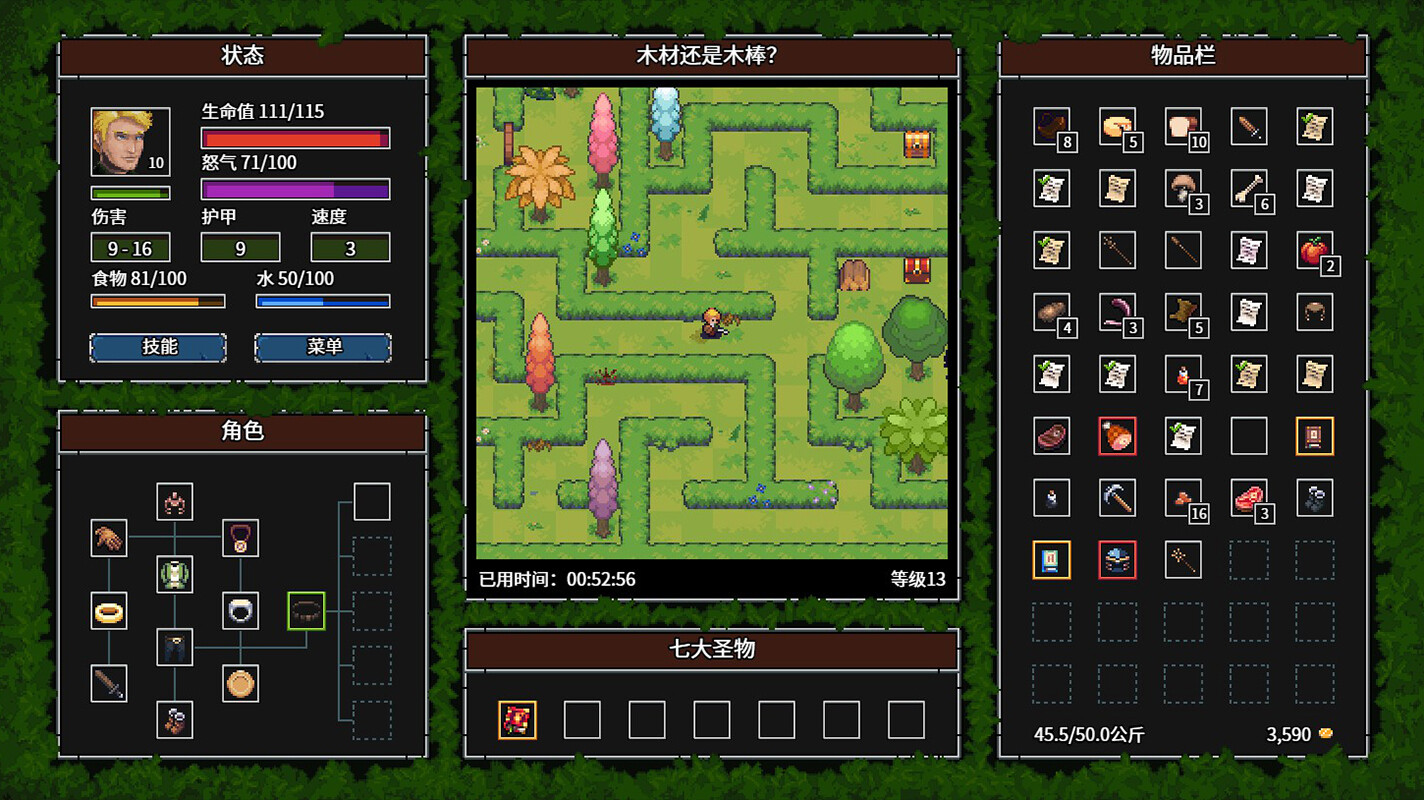Switch to the 状态 status panel header

[243, 57]
